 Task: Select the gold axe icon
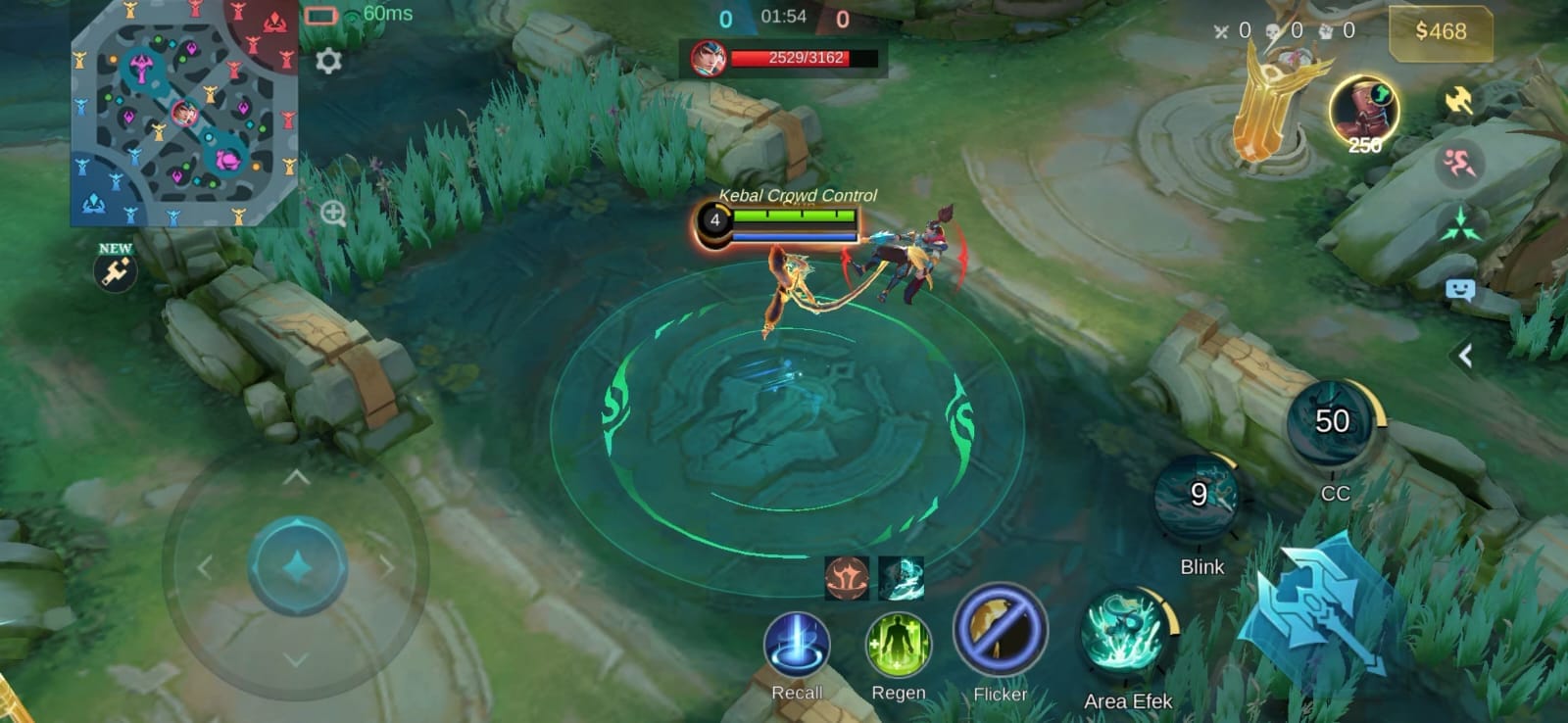[x=1459, y=100]
